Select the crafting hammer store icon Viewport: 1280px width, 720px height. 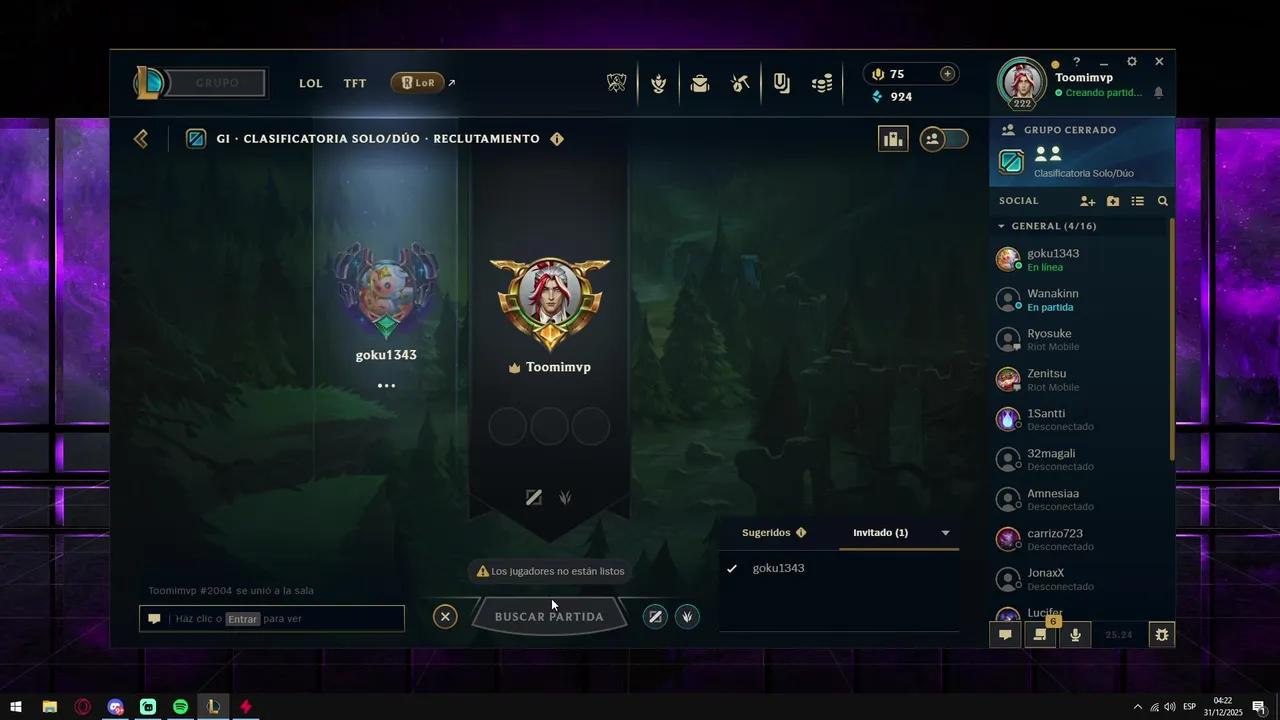740,83
